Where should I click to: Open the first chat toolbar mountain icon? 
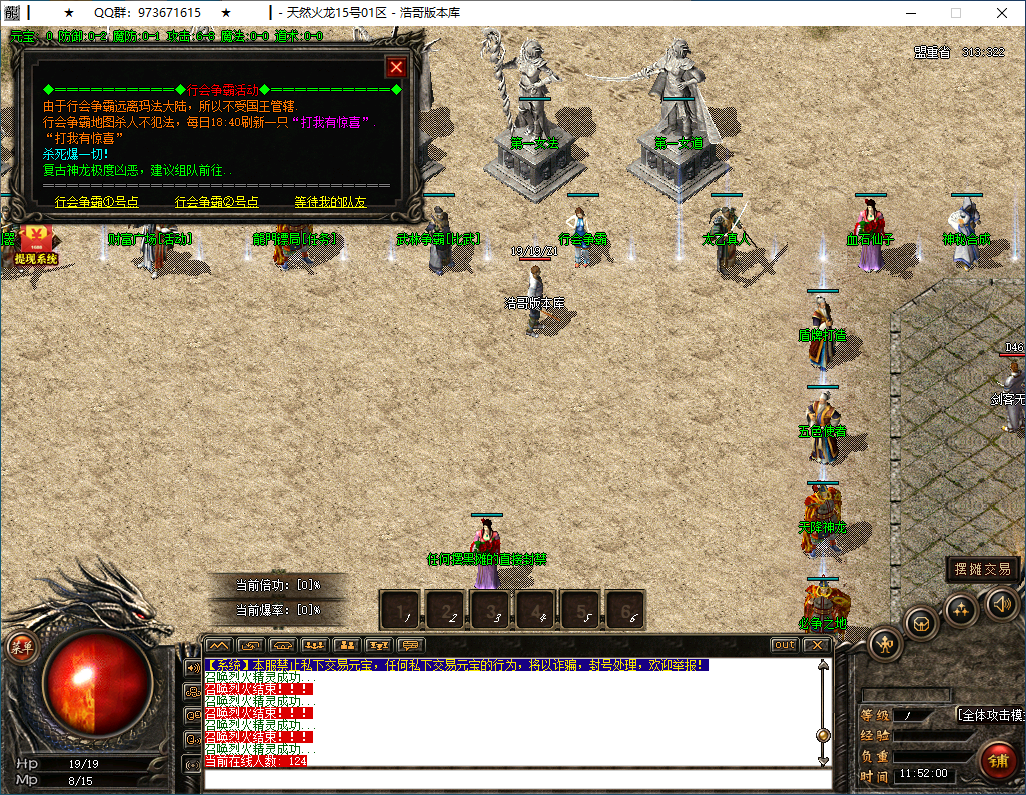[x=219, y=645]
